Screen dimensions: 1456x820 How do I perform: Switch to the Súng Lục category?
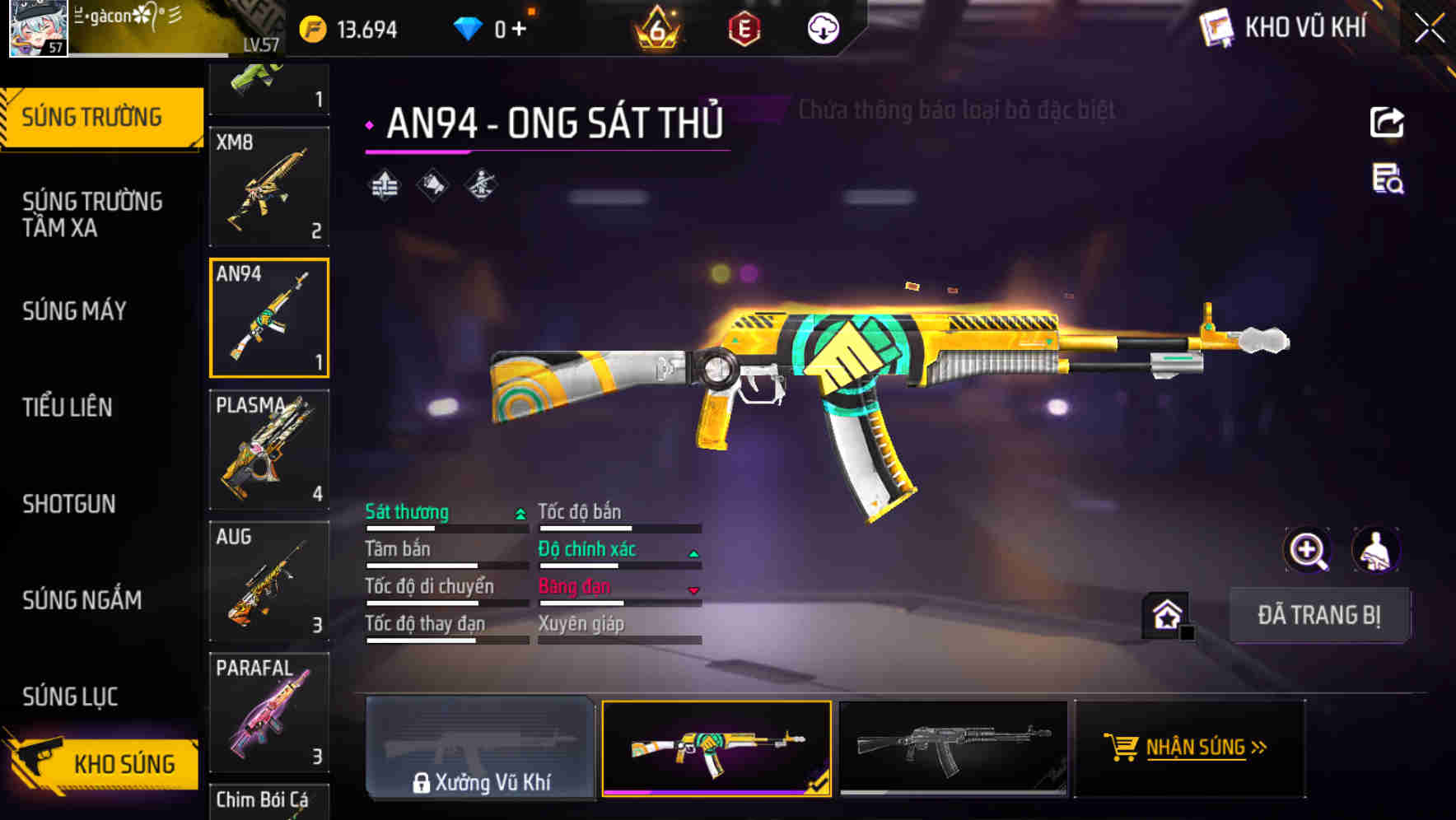71,697
